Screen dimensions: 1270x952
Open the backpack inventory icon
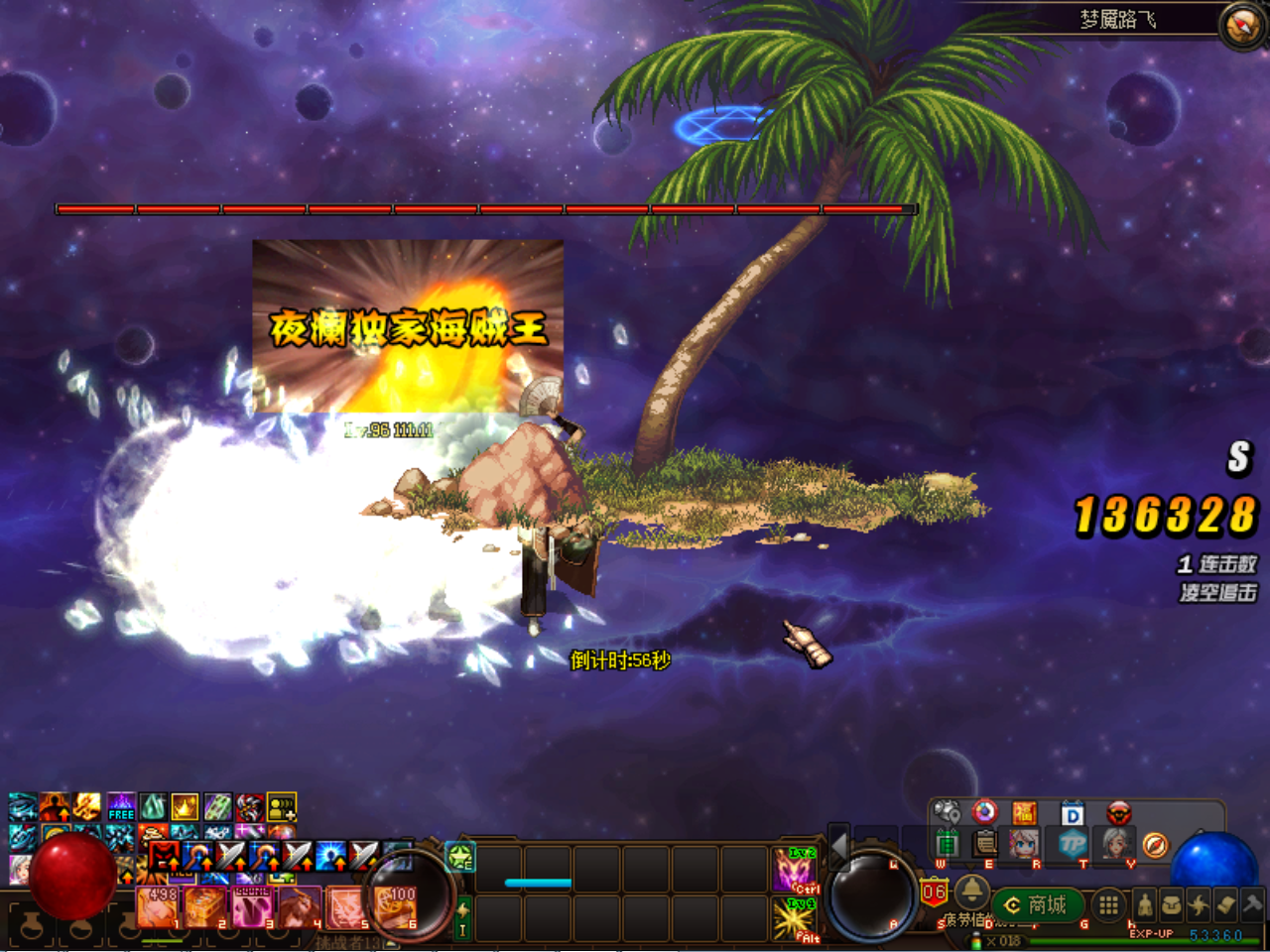click(x=1172, y=904)
